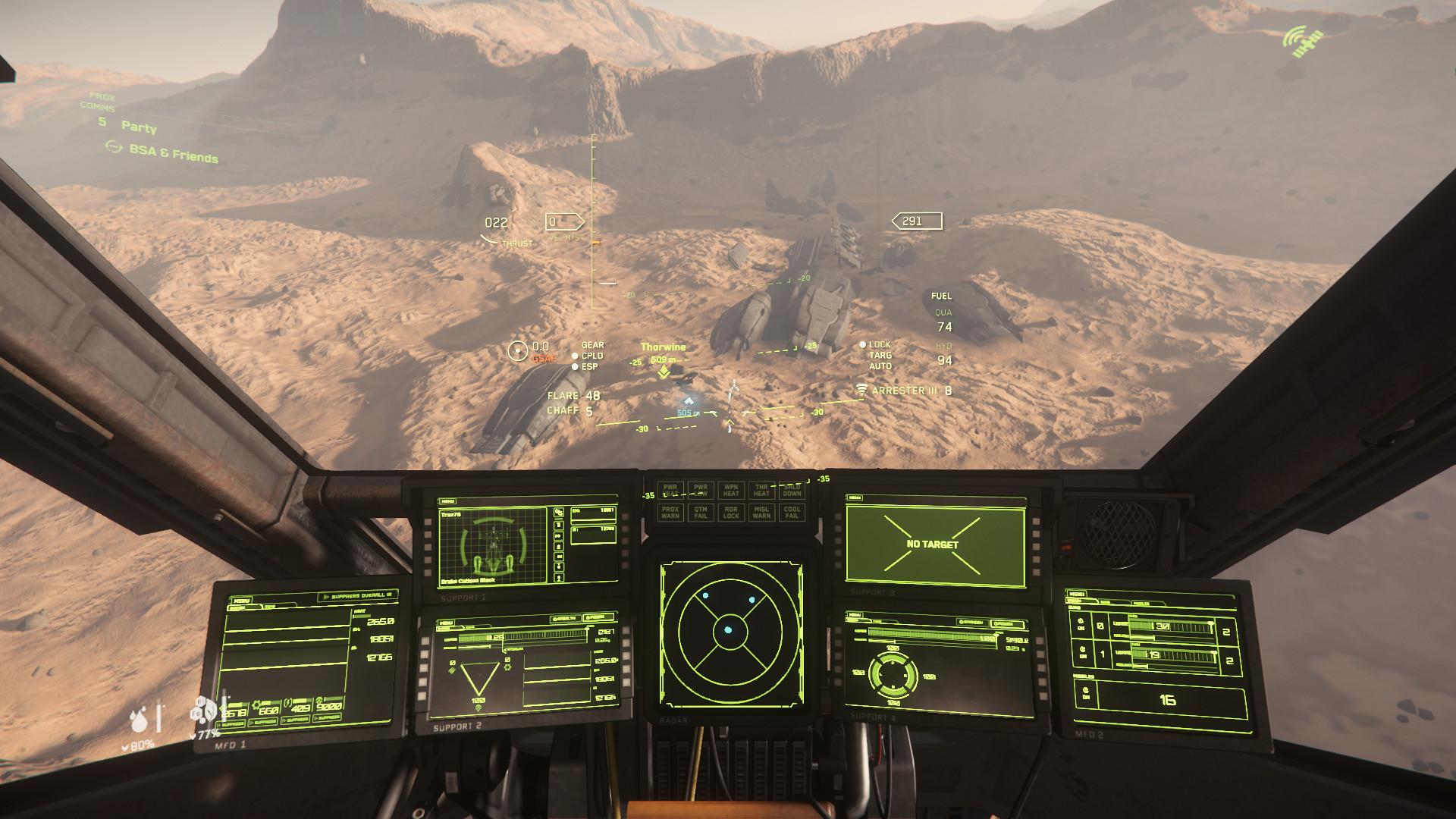Switch to the Missiles tab on MFD 2

coord(1141,604)
